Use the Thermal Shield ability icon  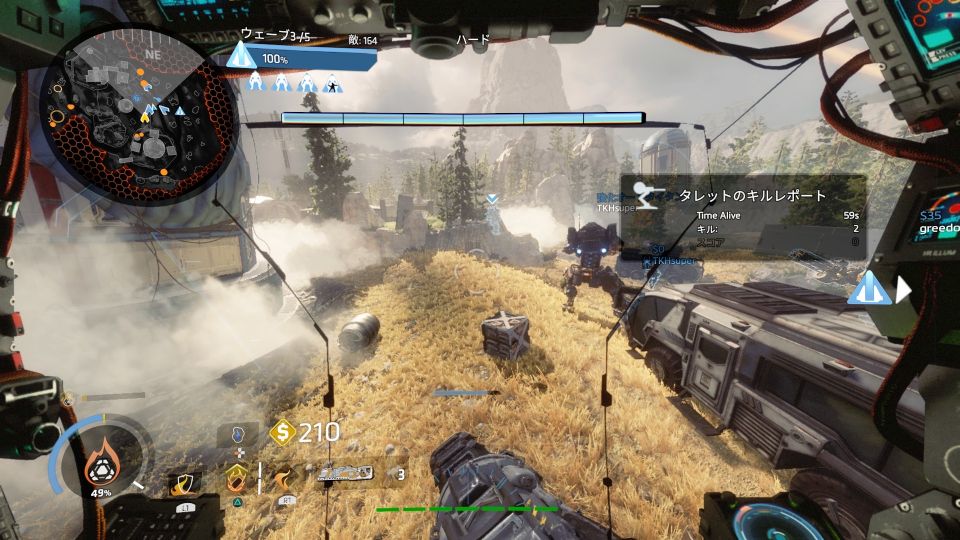tap(185, 483)
